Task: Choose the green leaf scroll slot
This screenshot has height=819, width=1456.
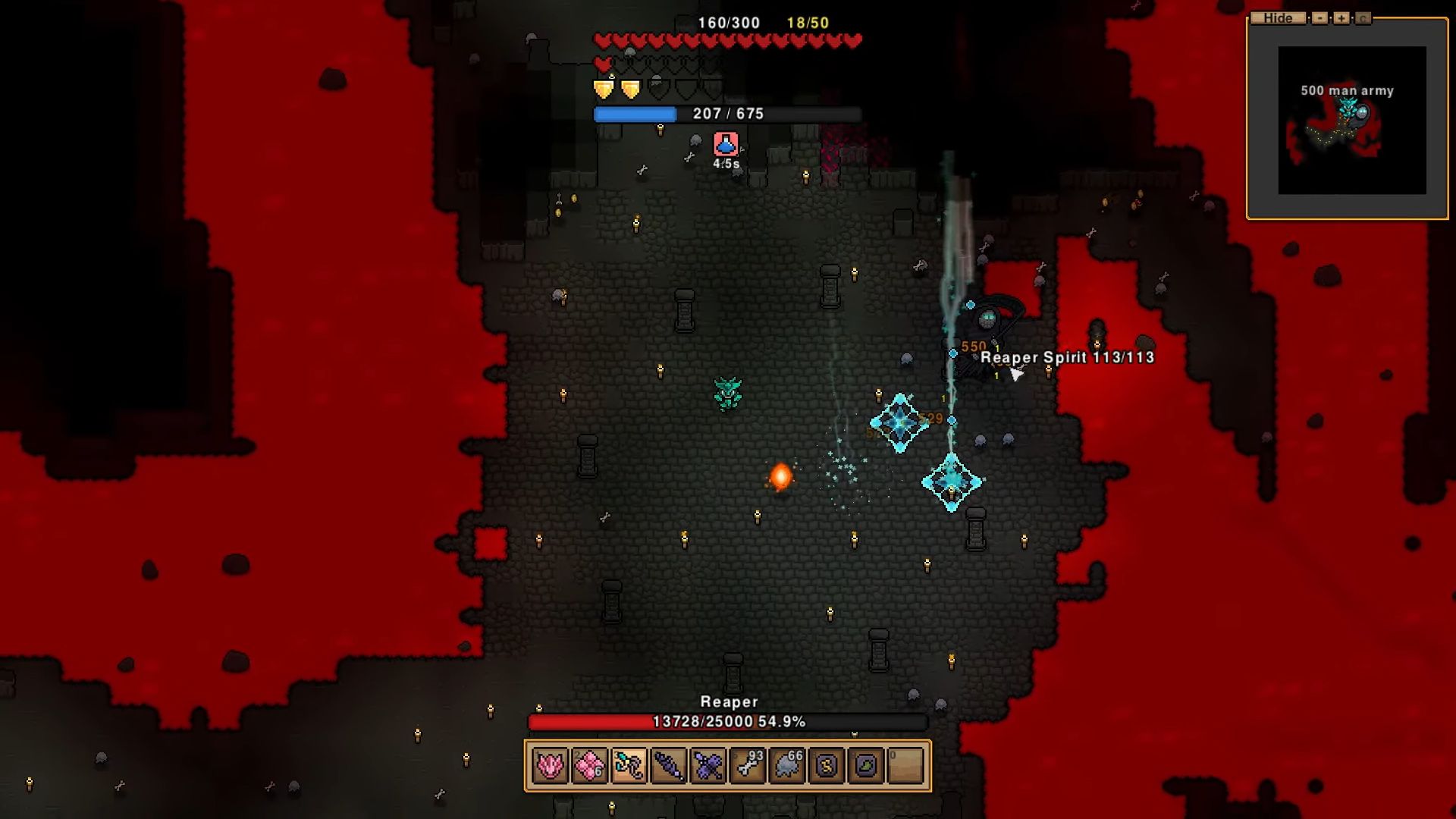Action: coord(866,766)
